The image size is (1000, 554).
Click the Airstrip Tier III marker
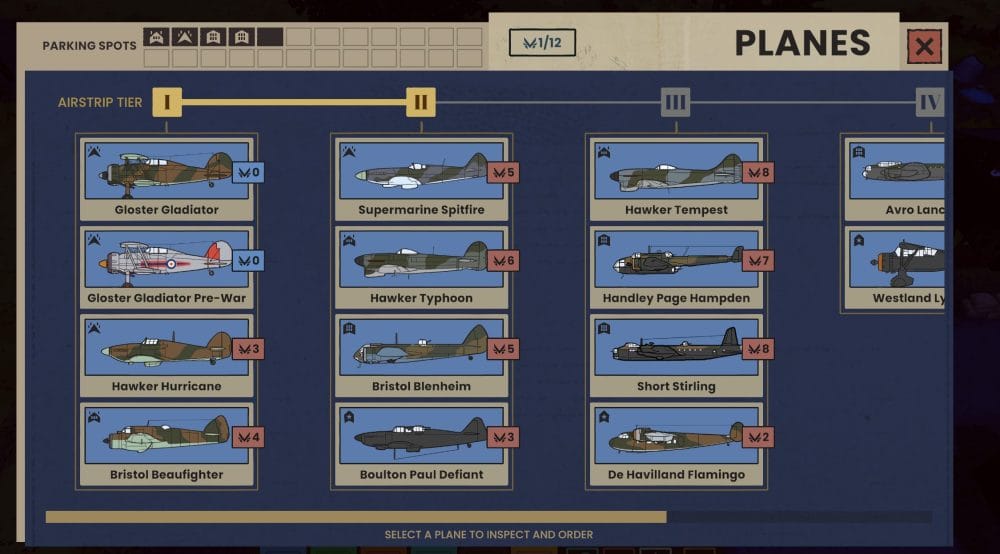[x=675, y=102]
